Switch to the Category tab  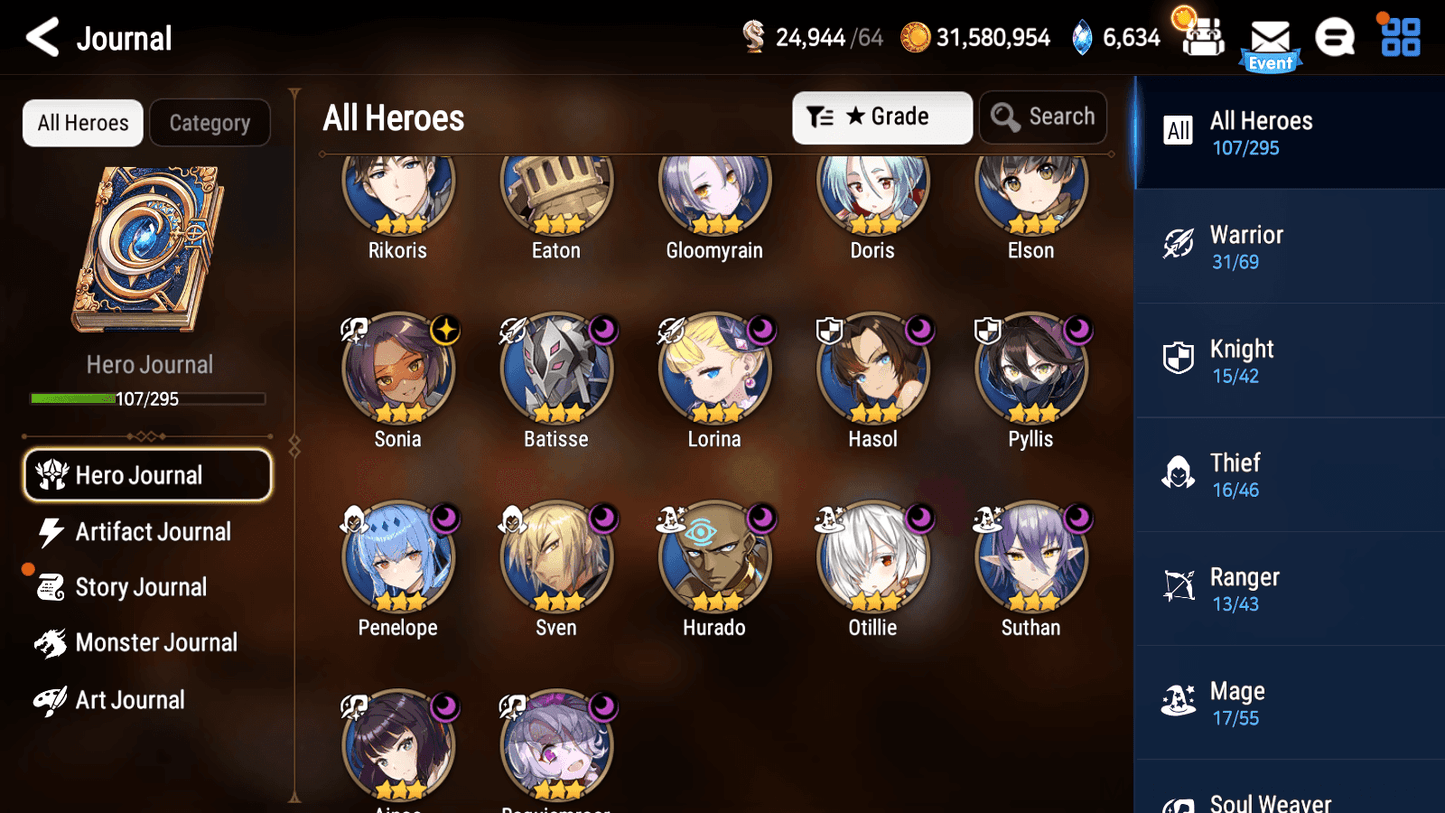click(210, 122)
